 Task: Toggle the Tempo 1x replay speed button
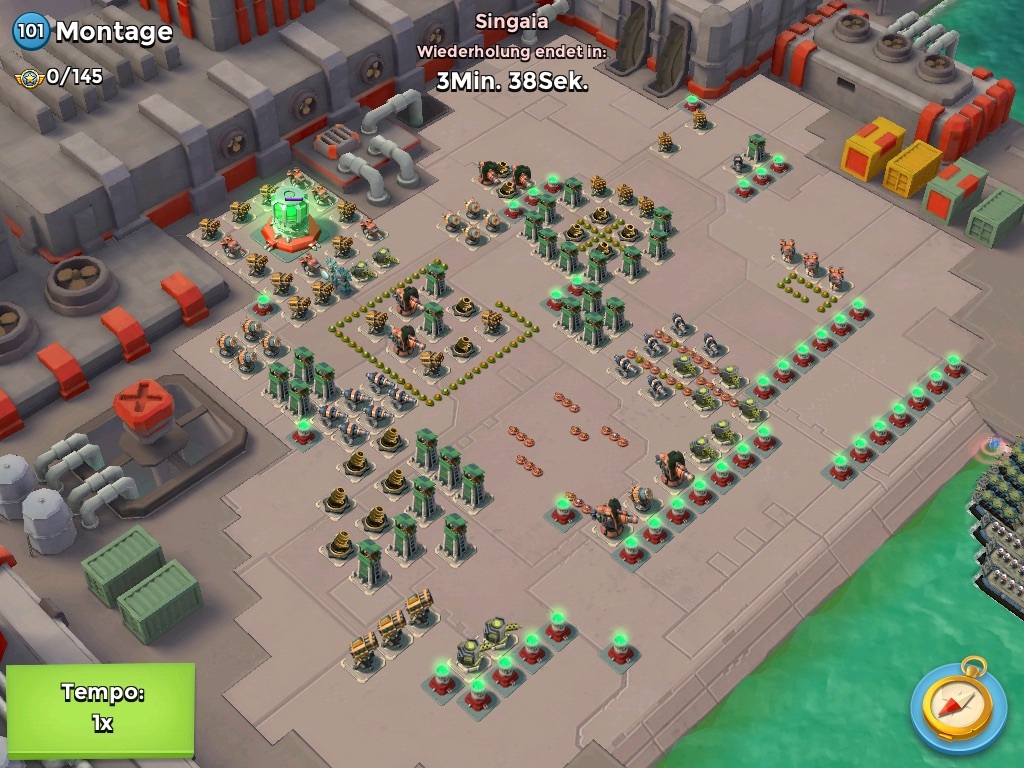pos(100,708)
